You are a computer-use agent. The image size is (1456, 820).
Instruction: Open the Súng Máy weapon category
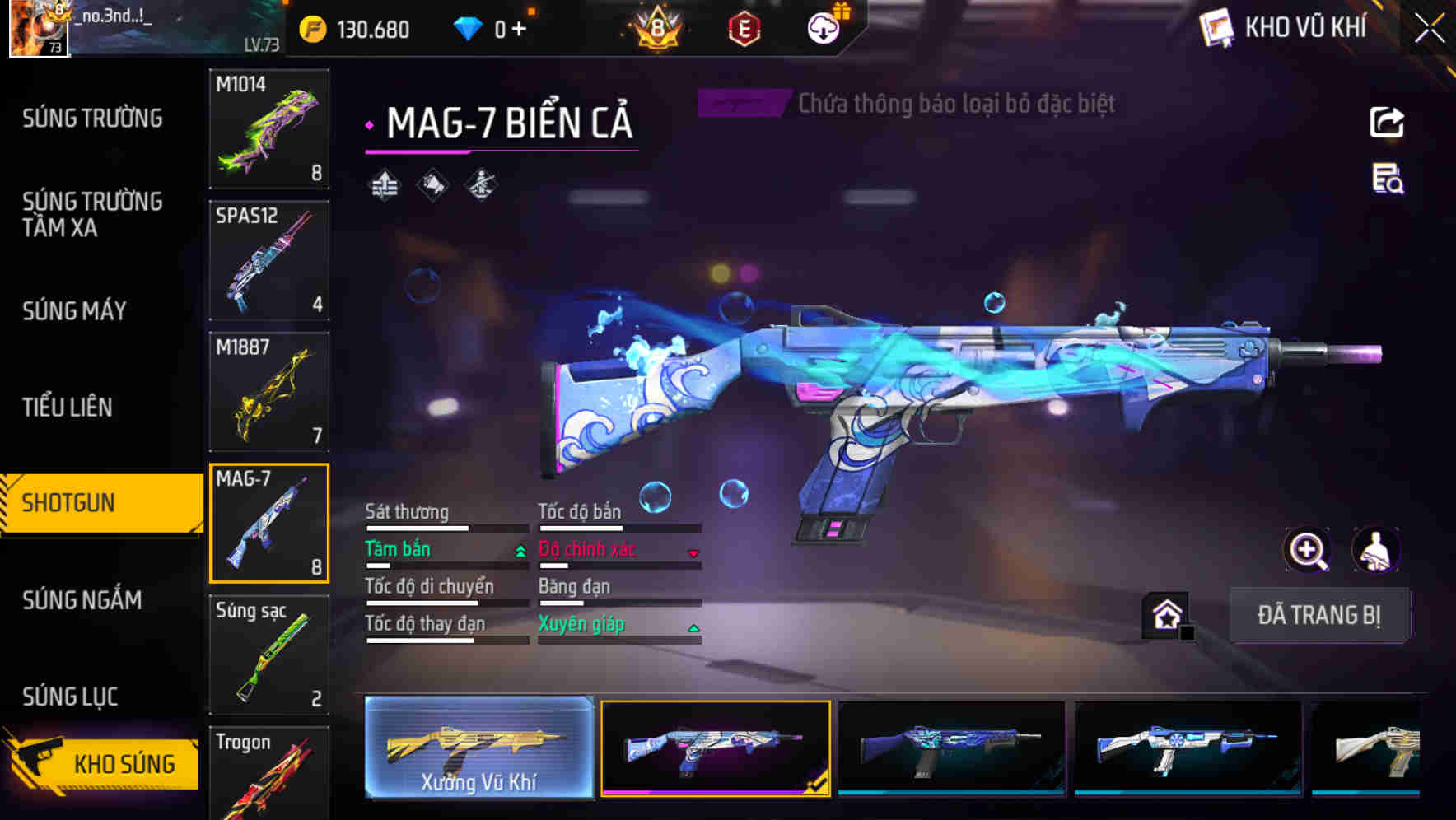(x=75, y=311)
